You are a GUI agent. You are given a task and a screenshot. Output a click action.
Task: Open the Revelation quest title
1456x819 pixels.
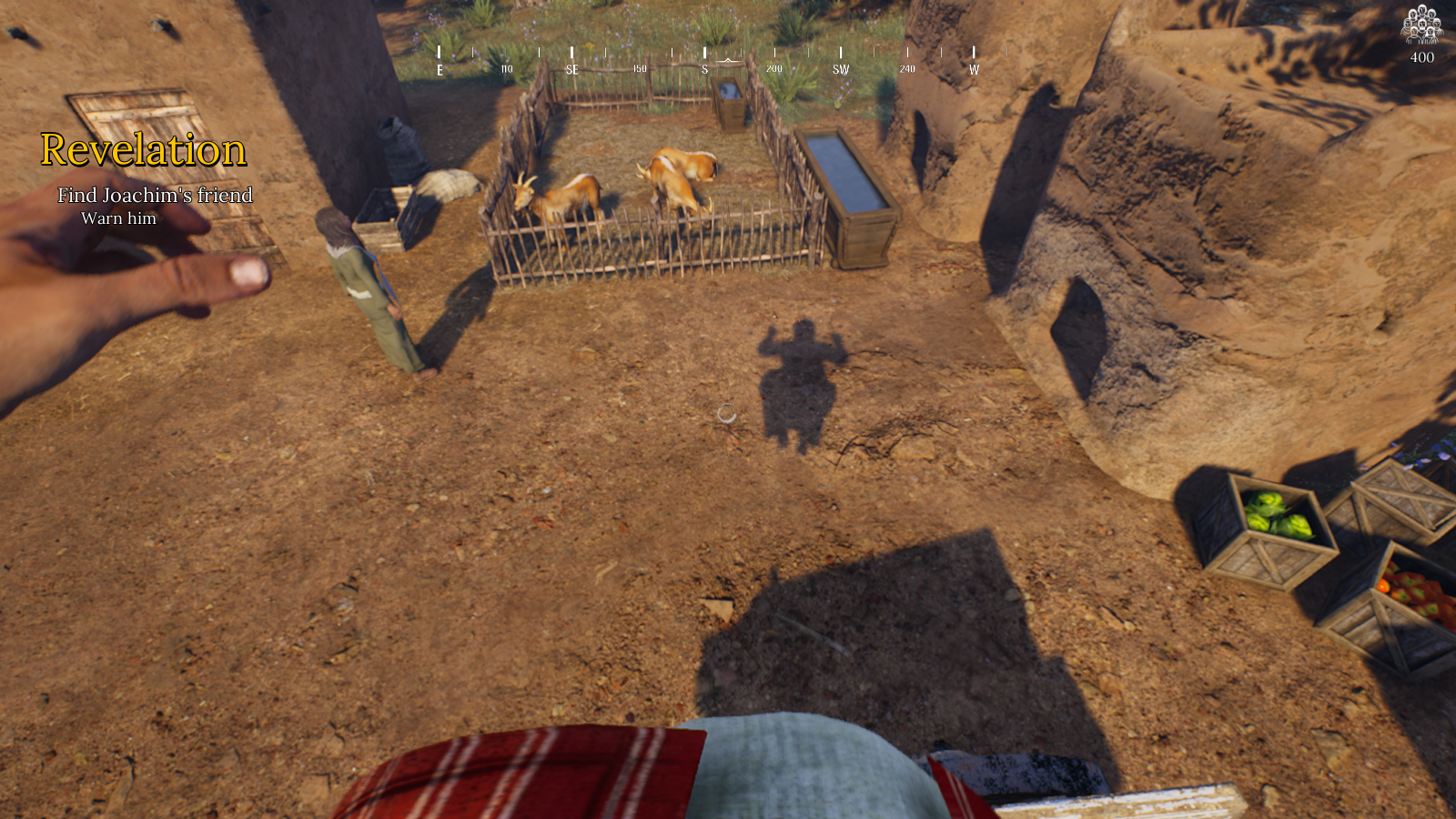point(143,150)
